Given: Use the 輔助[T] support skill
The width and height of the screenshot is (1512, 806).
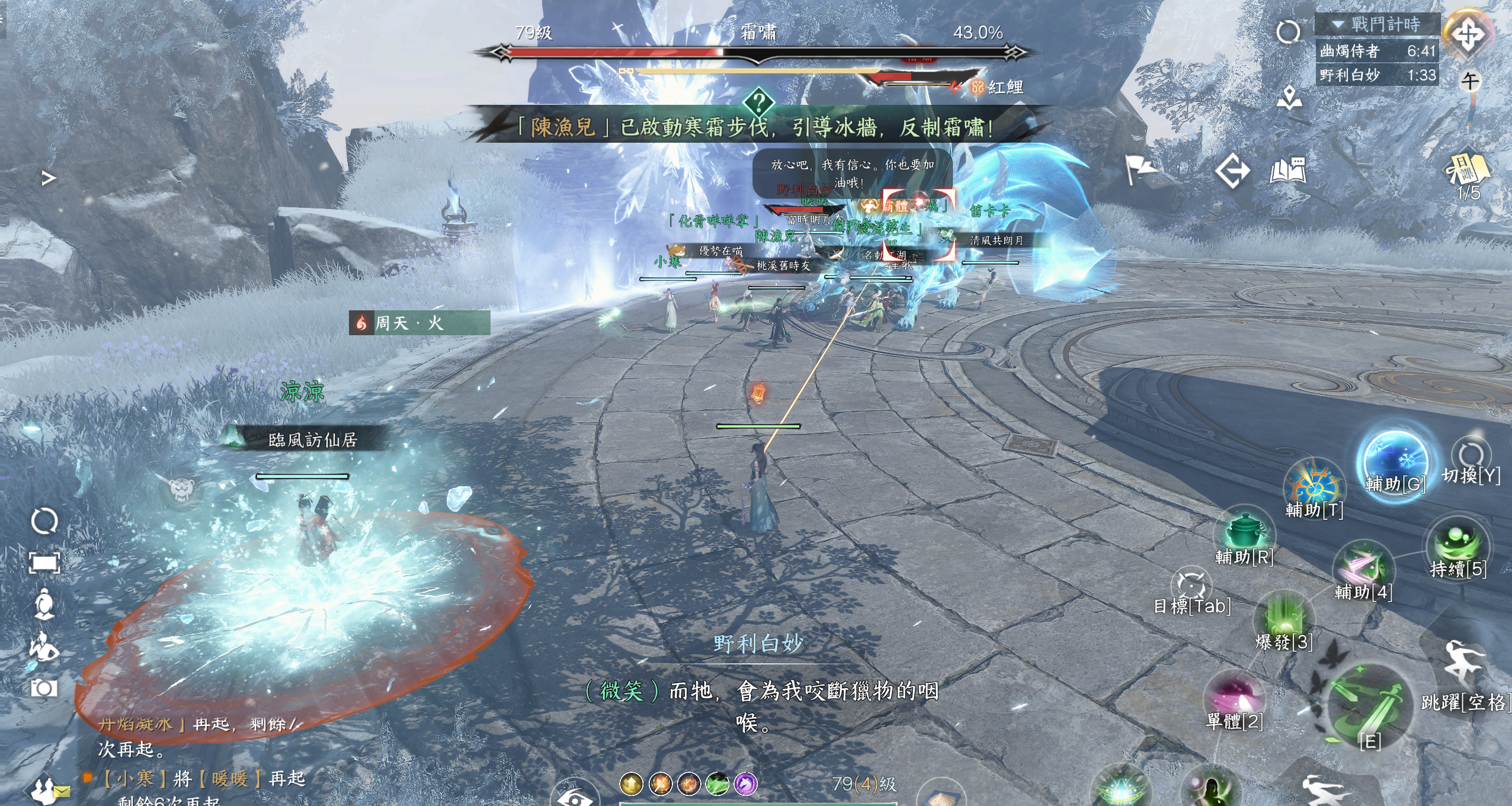Looking at the screenshot, I should pyautogui.click(x=1315, y=487).
